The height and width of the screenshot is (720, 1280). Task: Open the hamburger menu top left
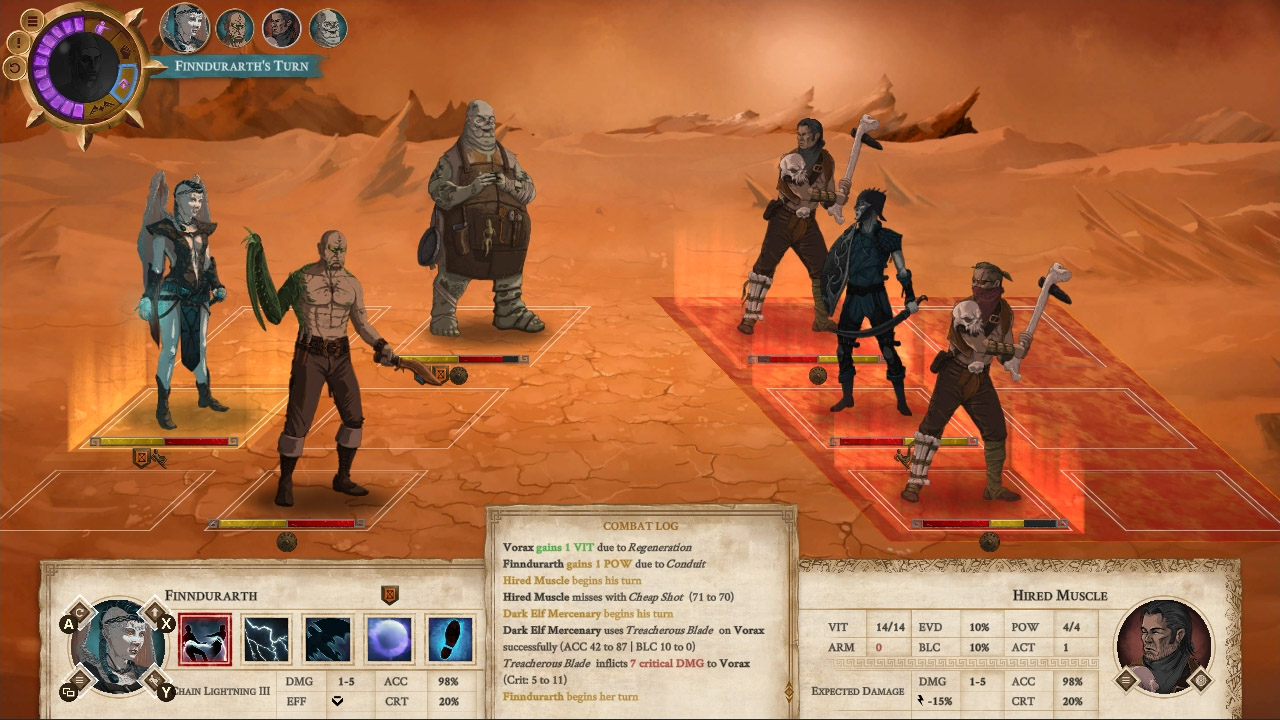[x=33, y=20]
